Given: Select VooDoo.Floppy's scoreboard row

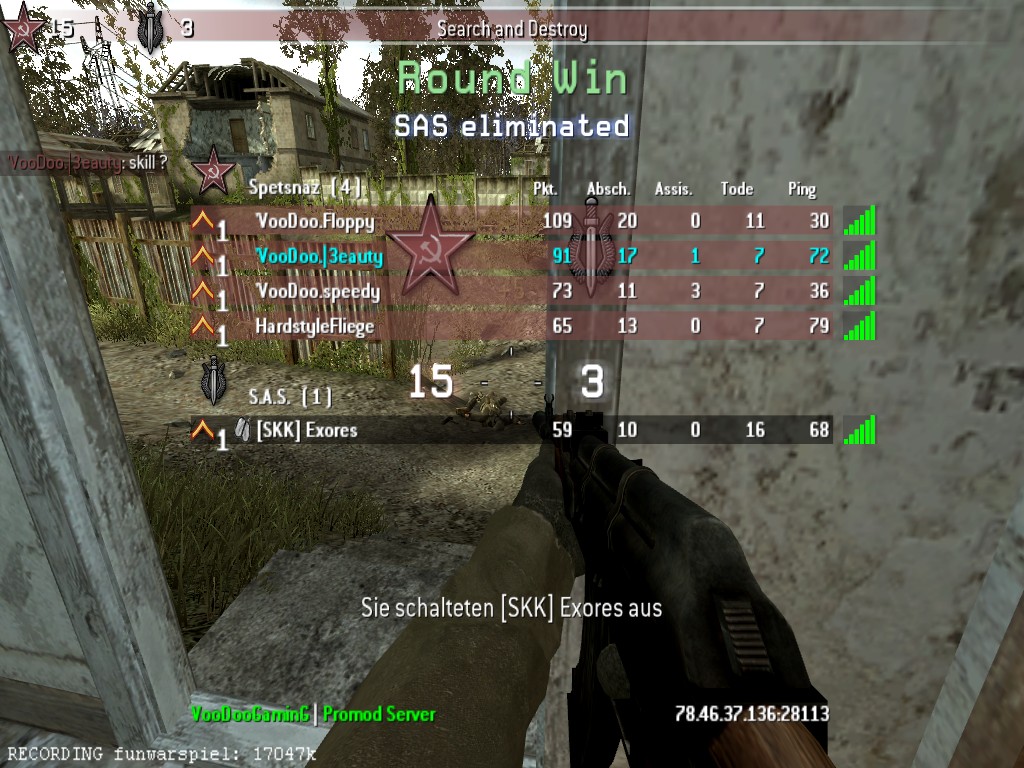Looking at the screenshot, I should 510,221.
